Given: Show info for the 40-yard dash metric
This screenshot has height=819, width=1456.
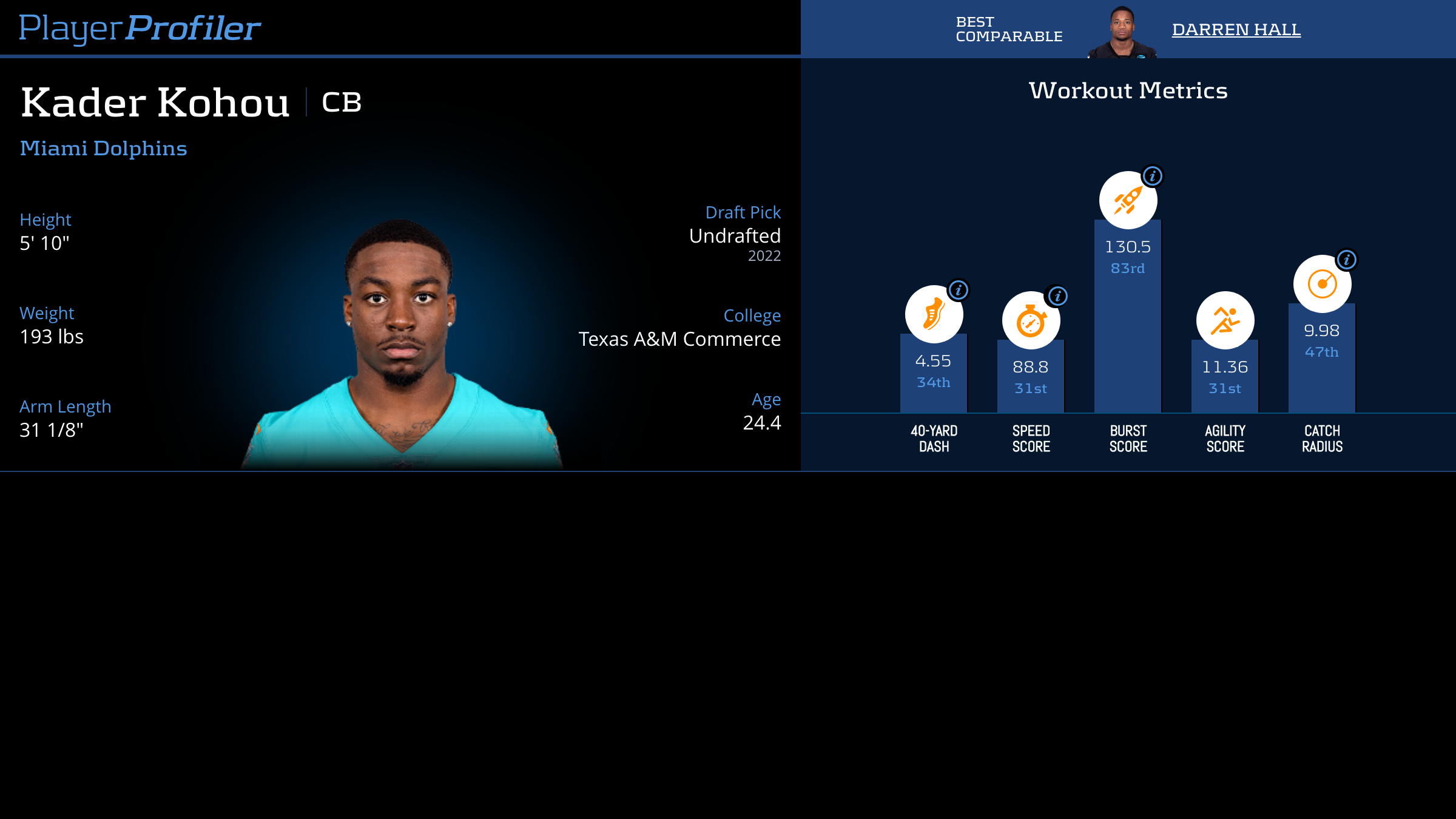Looking at the screenshot, I should (x=959, y=290).
